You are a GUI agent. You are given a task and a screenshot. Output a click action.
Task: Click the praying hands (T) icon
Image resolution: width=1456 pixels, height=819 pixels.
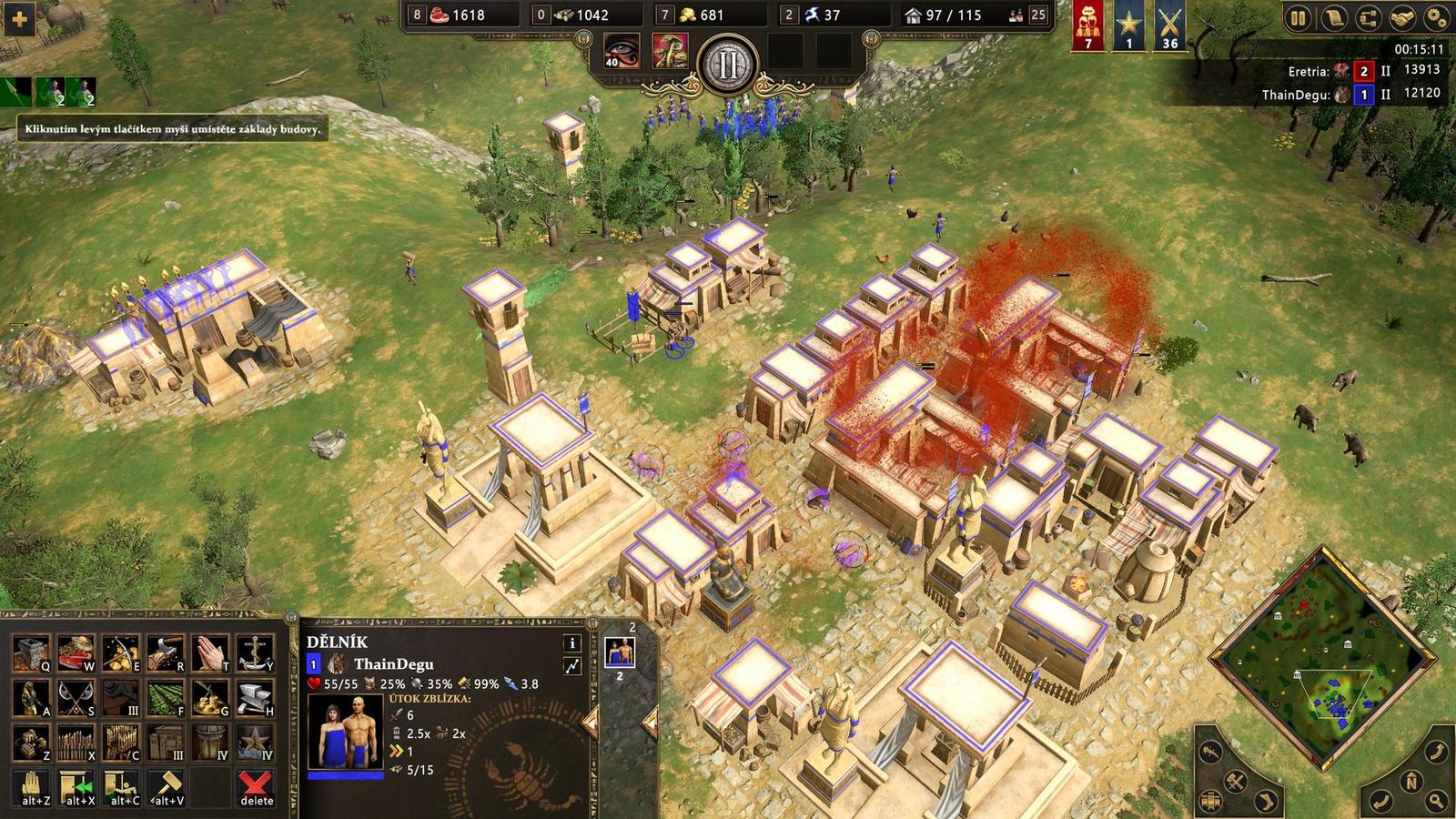pyautogui.click(x=211, y=653)
